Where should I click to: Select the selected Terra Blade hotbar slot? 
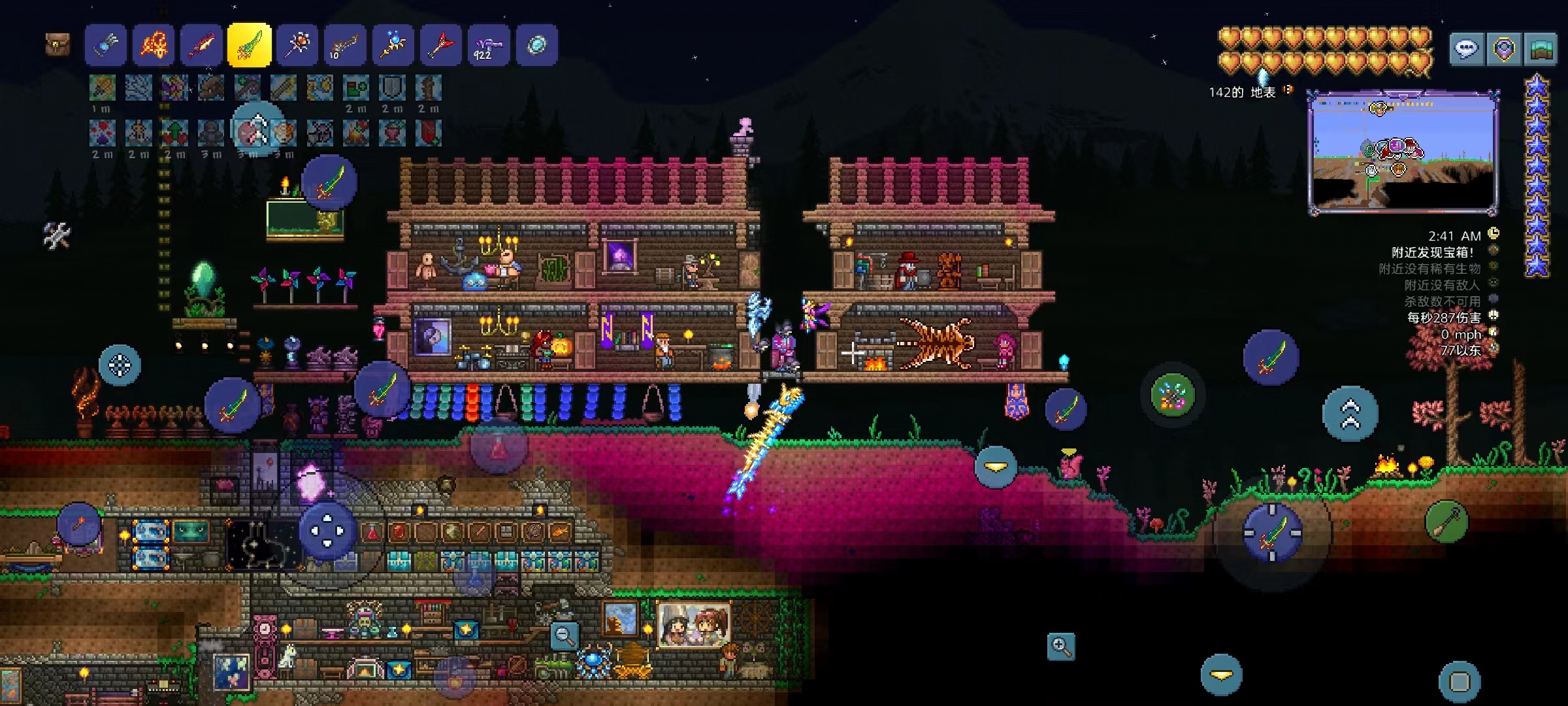click(250, 45)
